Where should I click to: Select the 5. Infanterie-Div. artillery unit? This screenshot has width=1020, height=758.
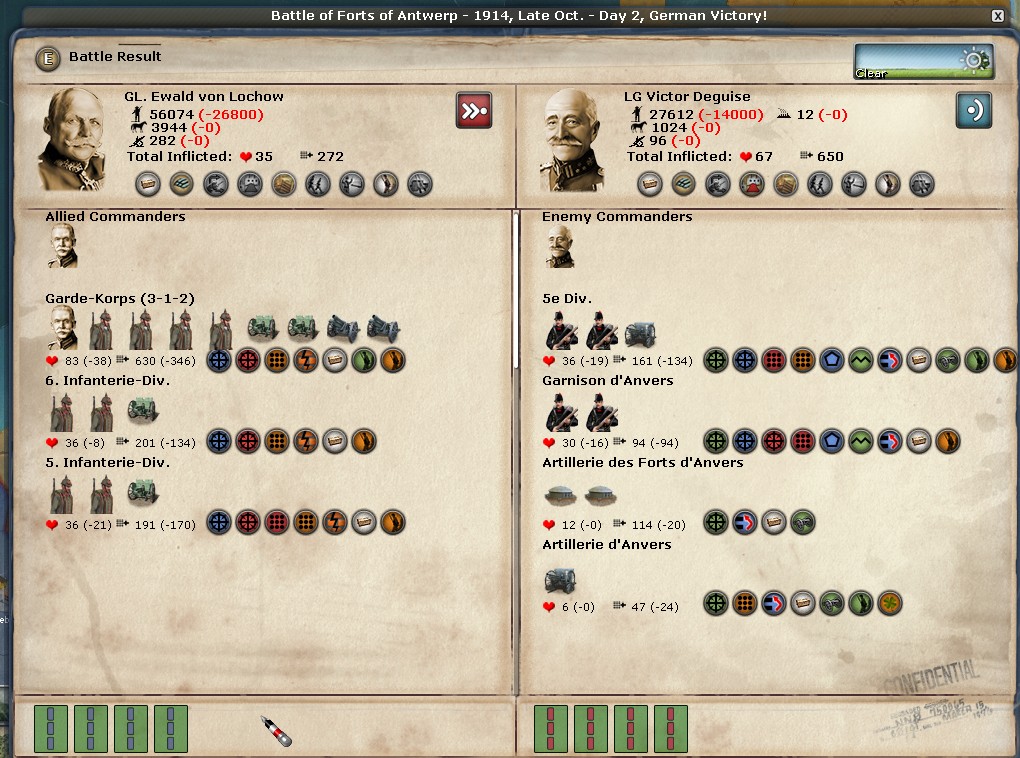coord(142,493)
